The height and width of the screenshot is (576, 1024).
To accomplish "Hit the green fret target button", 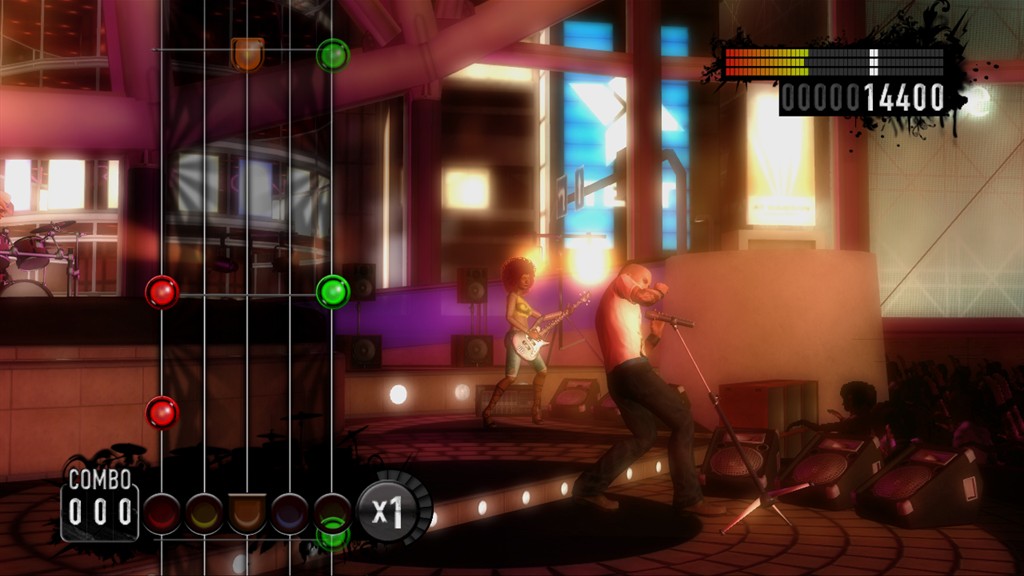I will 332,512.
